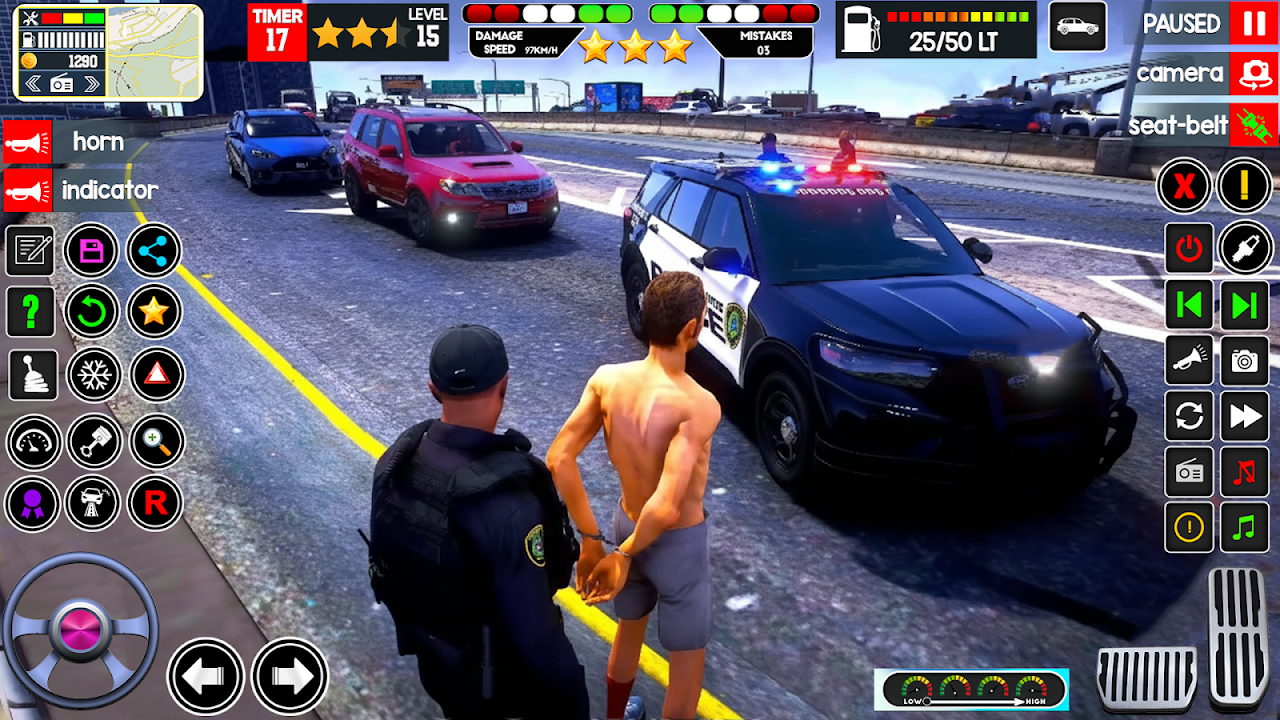Click the red X button
Viewport: 1280px width, 720px height.
coord(1185,186)
